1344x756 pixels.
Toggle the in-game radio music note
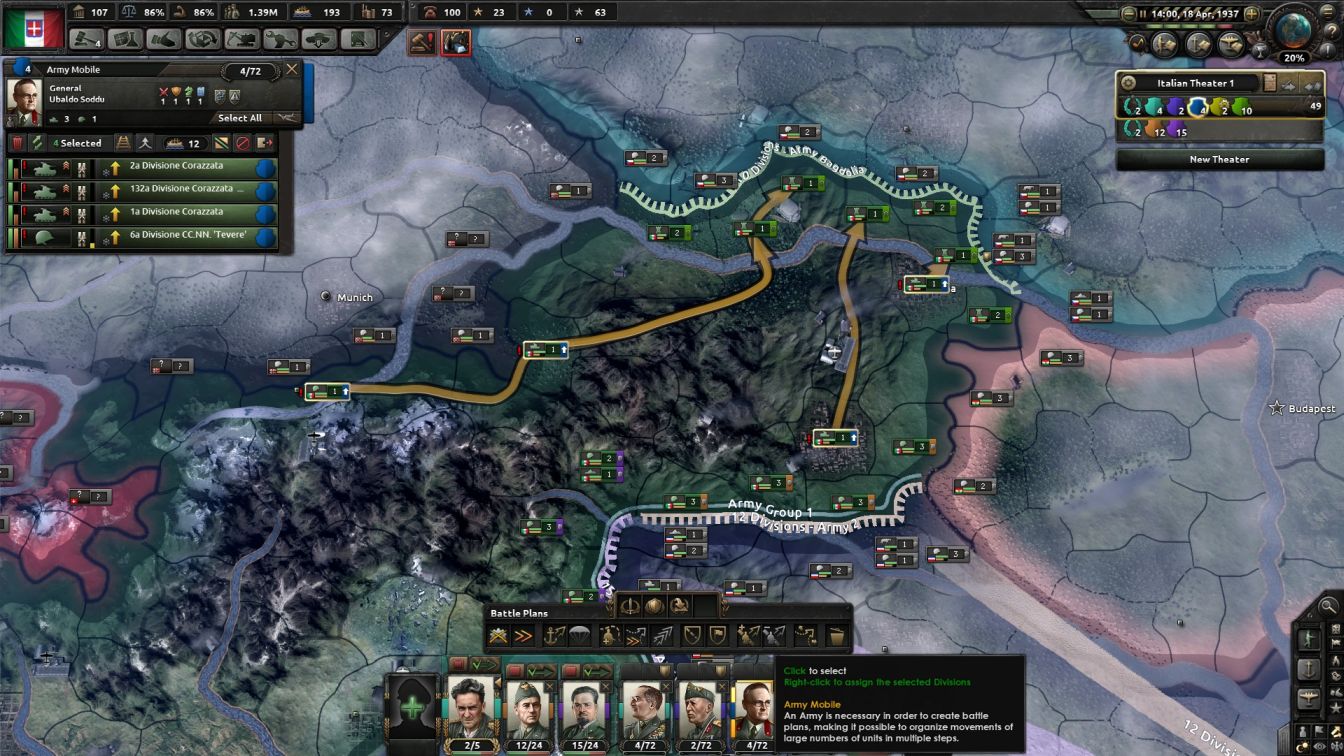point(1137,41)
